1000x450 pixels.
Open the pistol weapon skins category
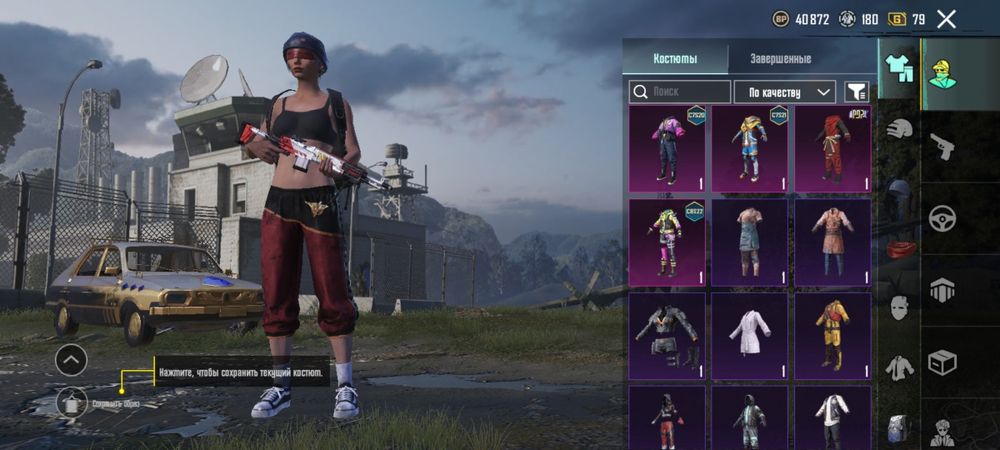pyautogui.click(x=942, y=147)
